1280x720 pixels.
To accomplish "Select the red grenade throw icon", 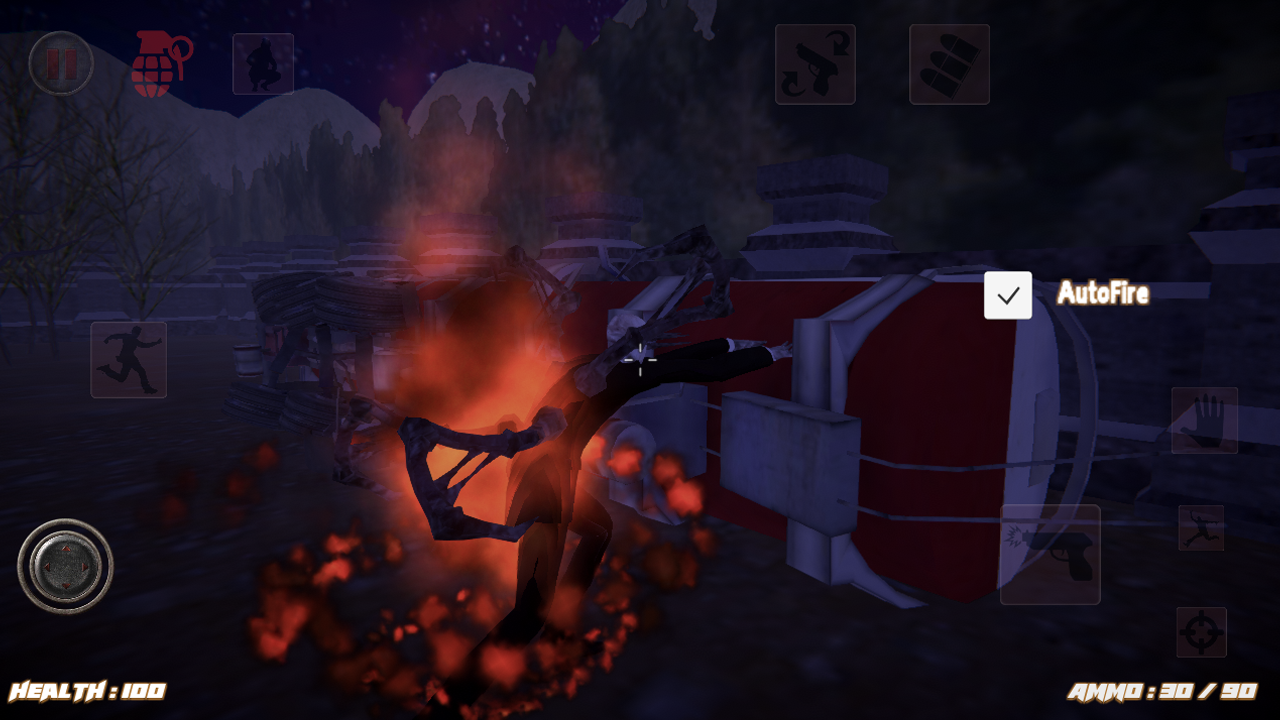I will [x=163, y=62].
